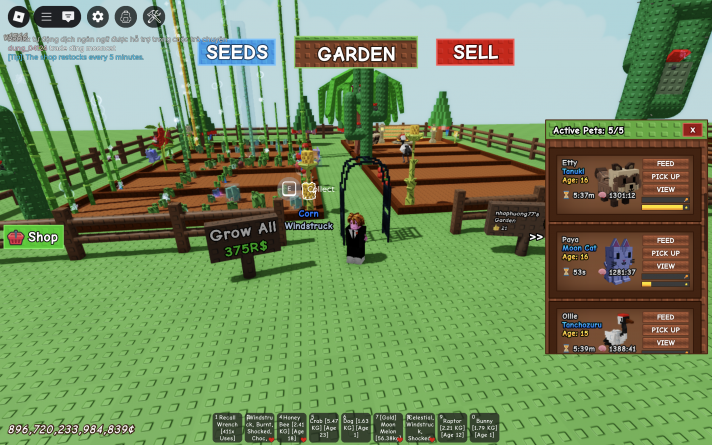
Task: View the Tanuki pet details
Action: [x=665, y=189]
